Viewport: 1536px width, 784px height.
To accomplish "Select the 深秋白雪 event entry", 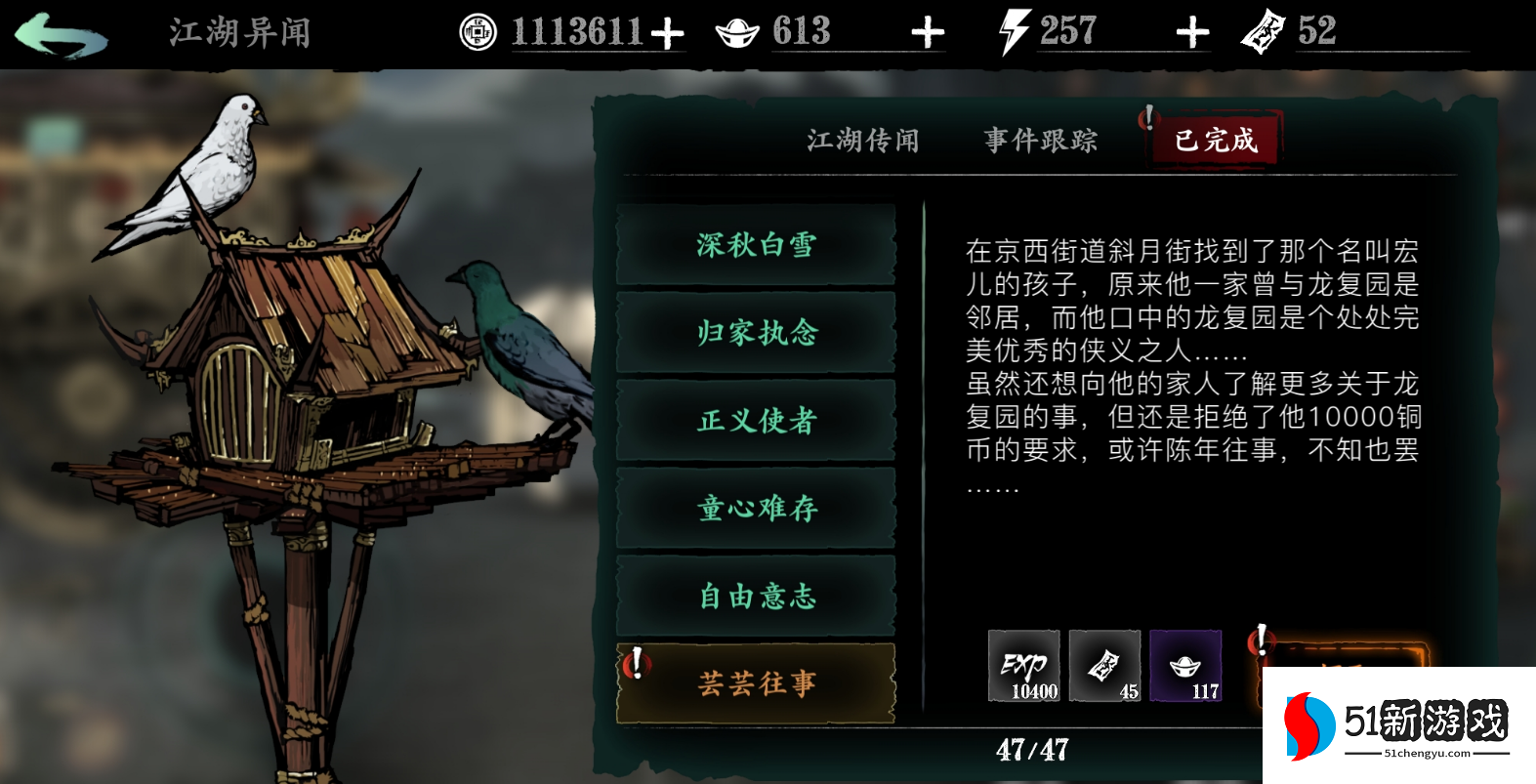I will click(756, 246).
